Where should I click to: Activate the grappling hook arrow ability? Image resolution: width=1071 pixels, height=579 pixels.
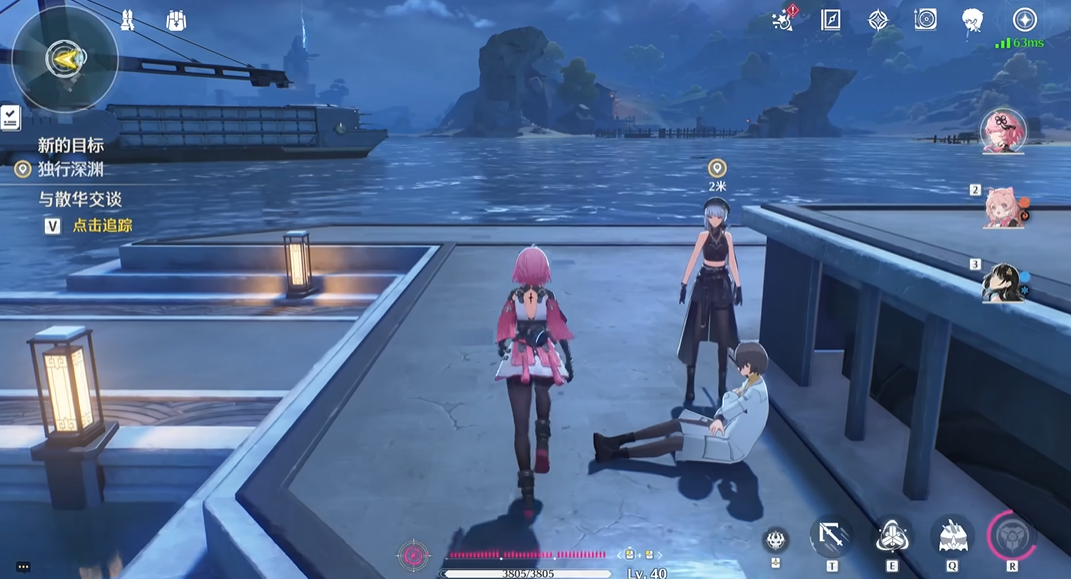831,537
